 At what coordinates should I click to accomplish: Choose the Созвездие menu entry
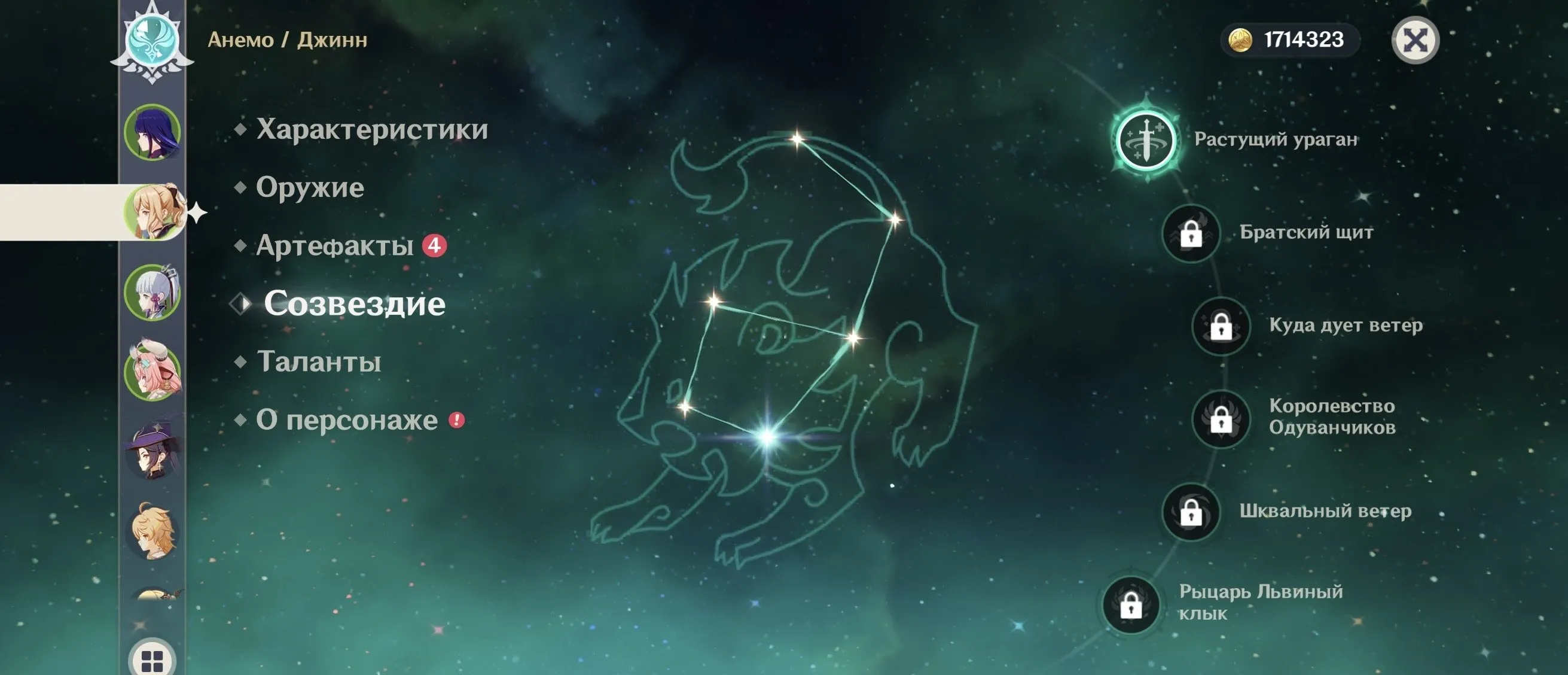coord(354,303)
